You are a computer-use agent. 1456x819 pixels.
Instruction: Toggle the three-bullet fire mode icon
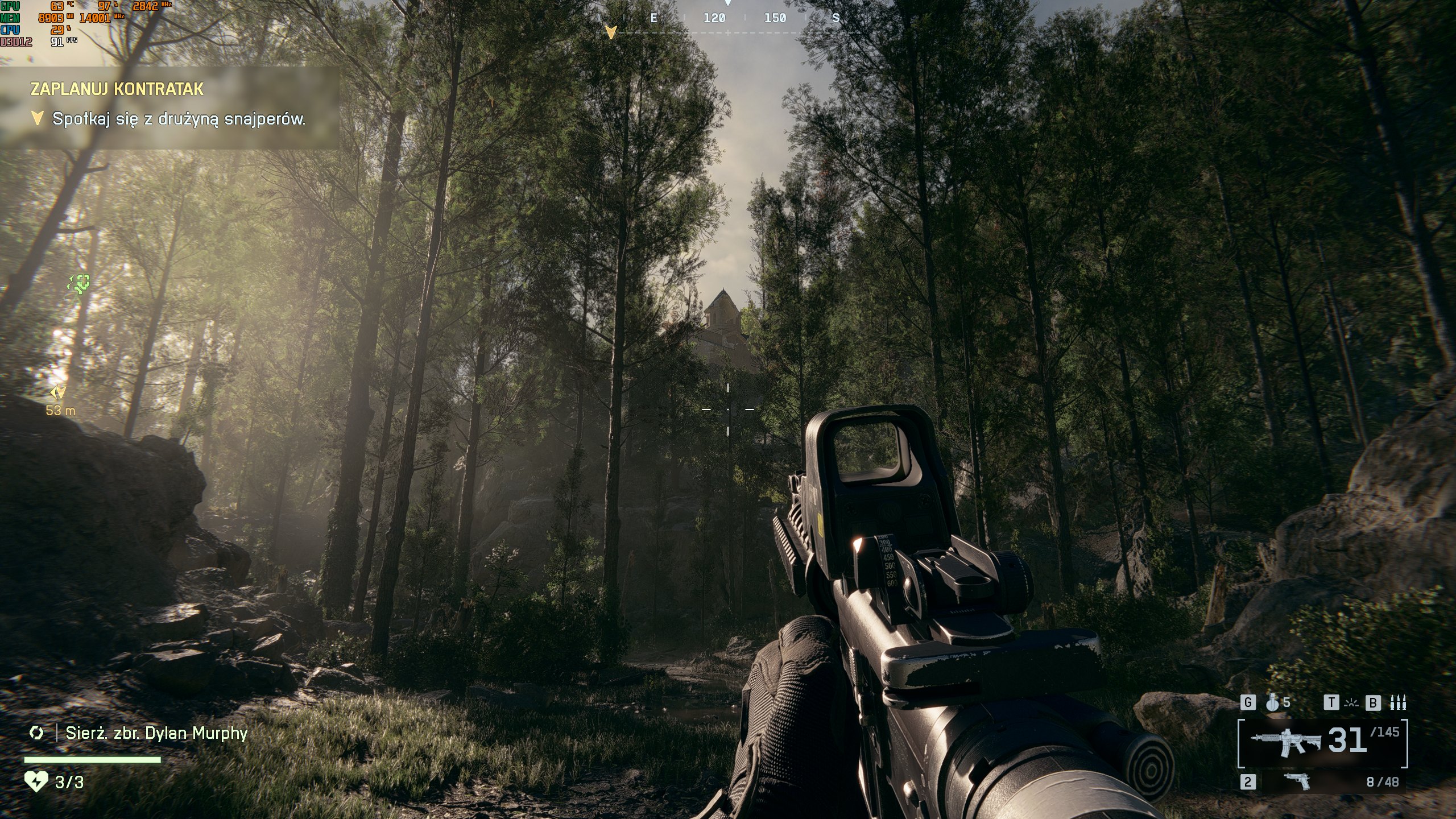pos(1398,703)
